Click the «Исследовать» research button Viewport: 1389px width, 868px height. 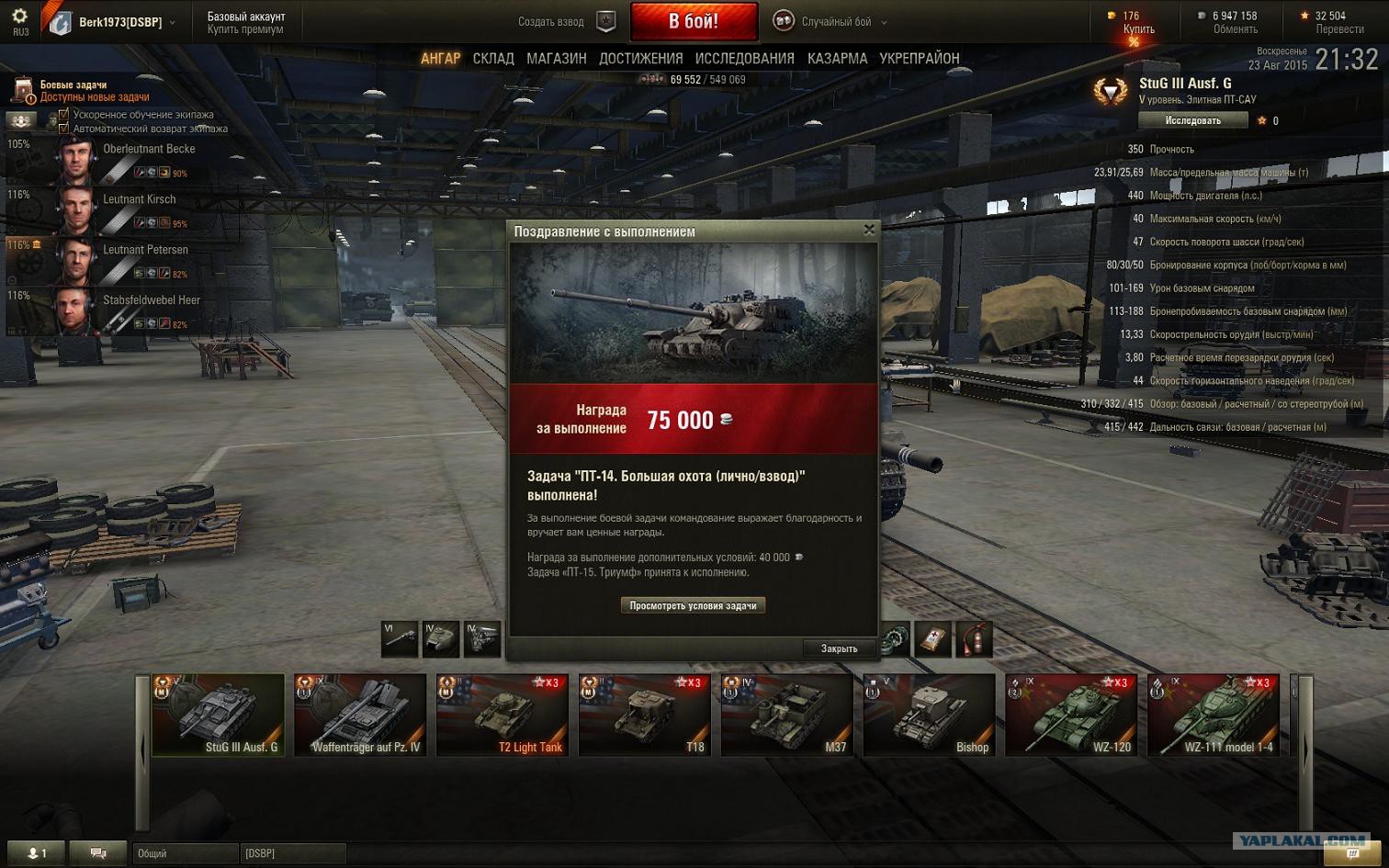click(x=1192, y=120)
